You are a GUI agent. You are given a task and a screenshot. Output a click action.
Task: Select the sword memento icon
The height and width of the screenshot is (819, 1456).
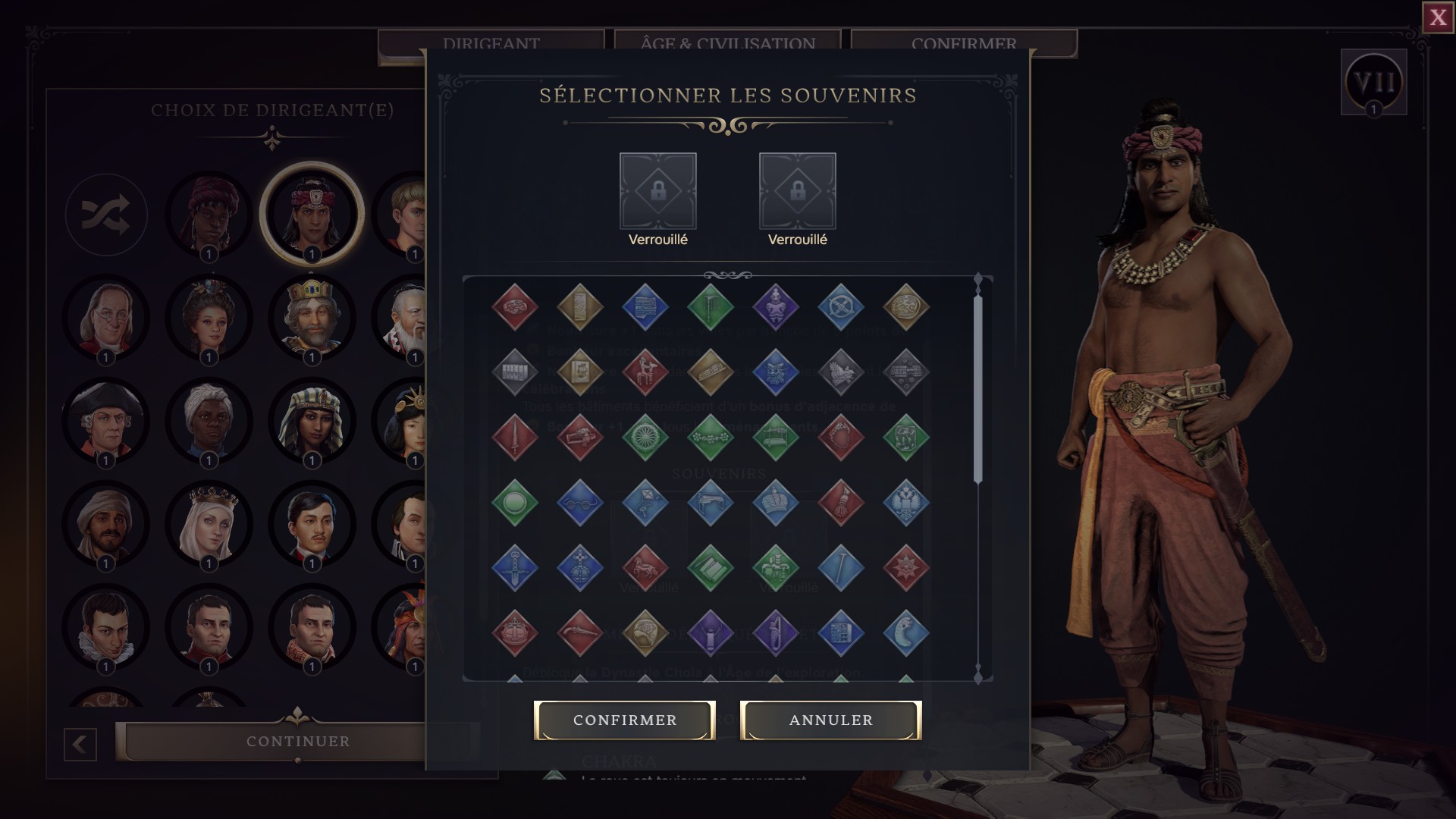[x=514, y=569]
